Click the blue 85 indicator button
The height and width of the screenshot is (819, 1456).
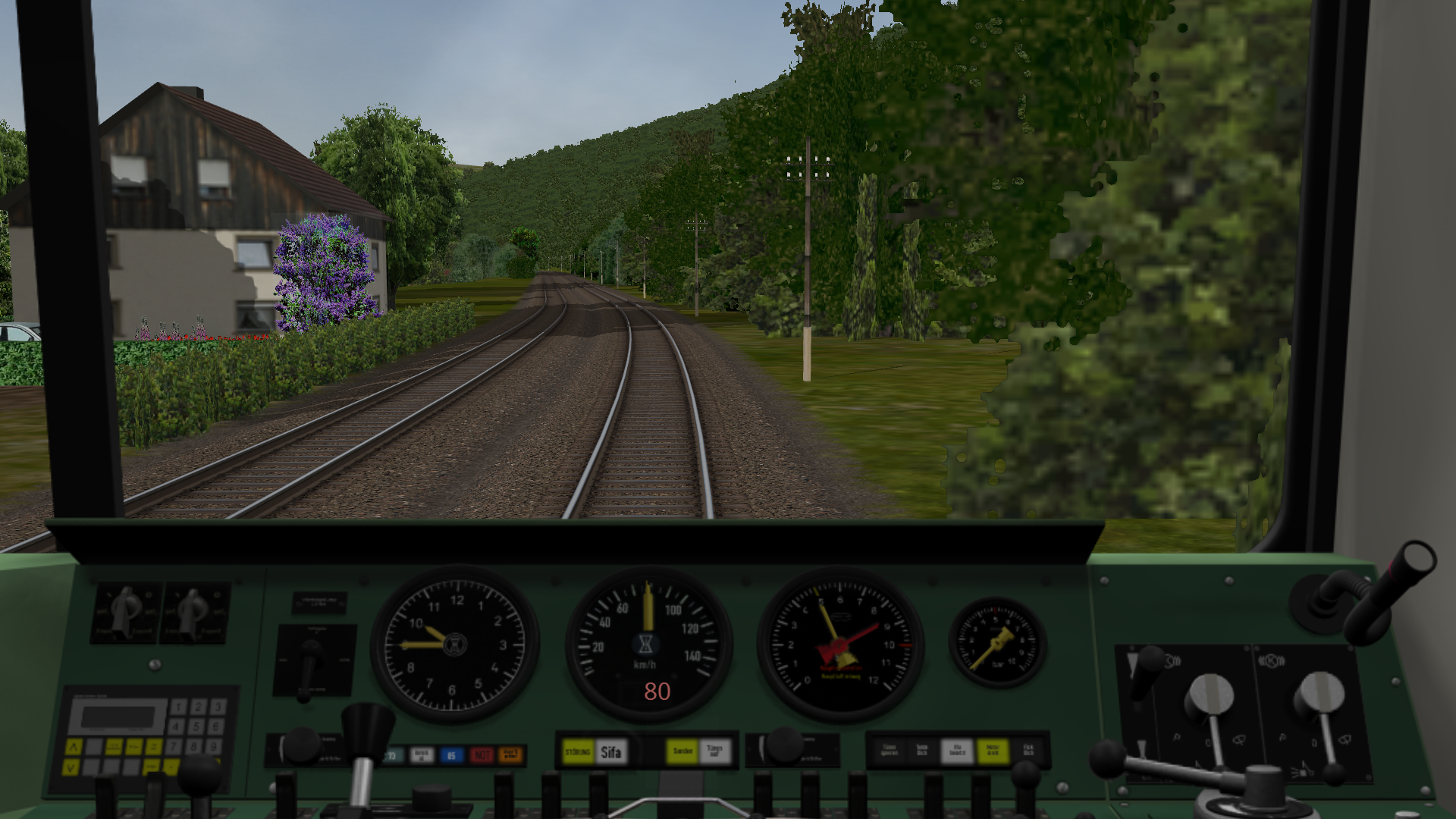pyautogui.click(x=451, y=755)
